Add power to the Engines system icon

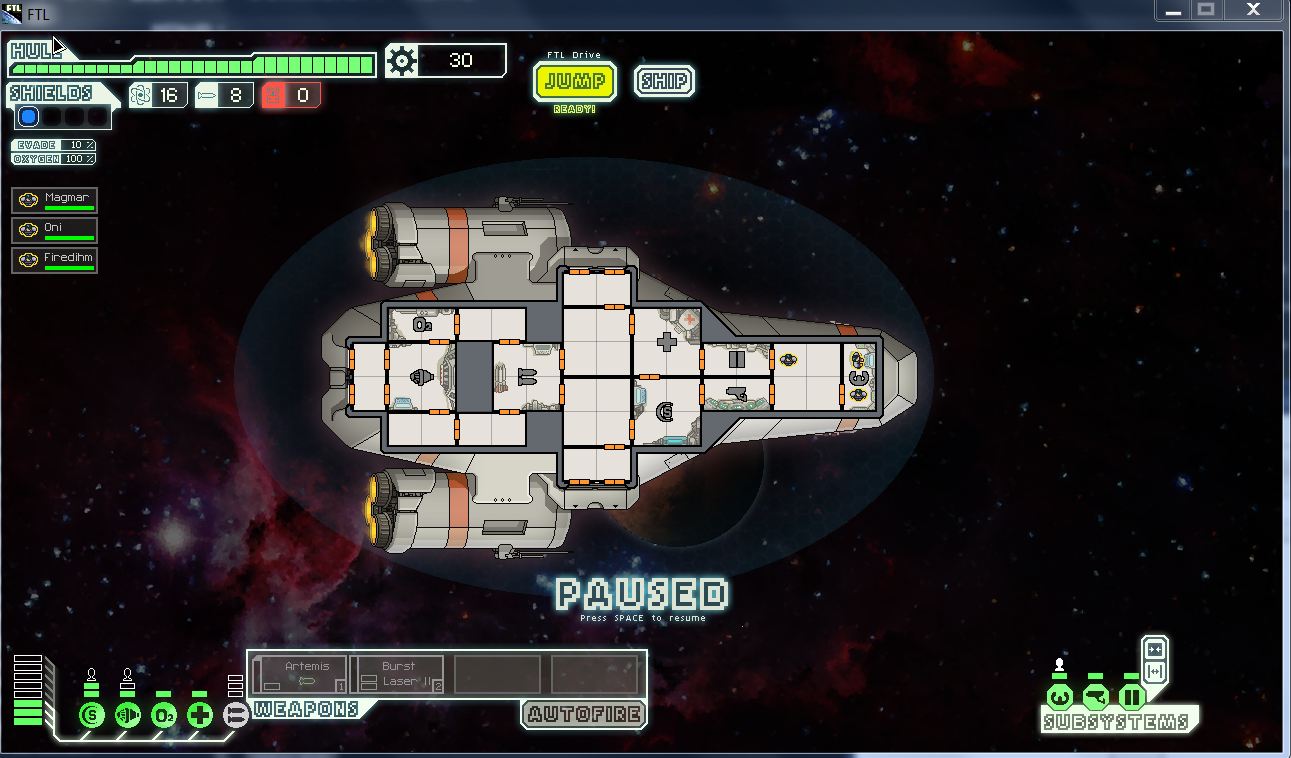(x=127, y=715)
